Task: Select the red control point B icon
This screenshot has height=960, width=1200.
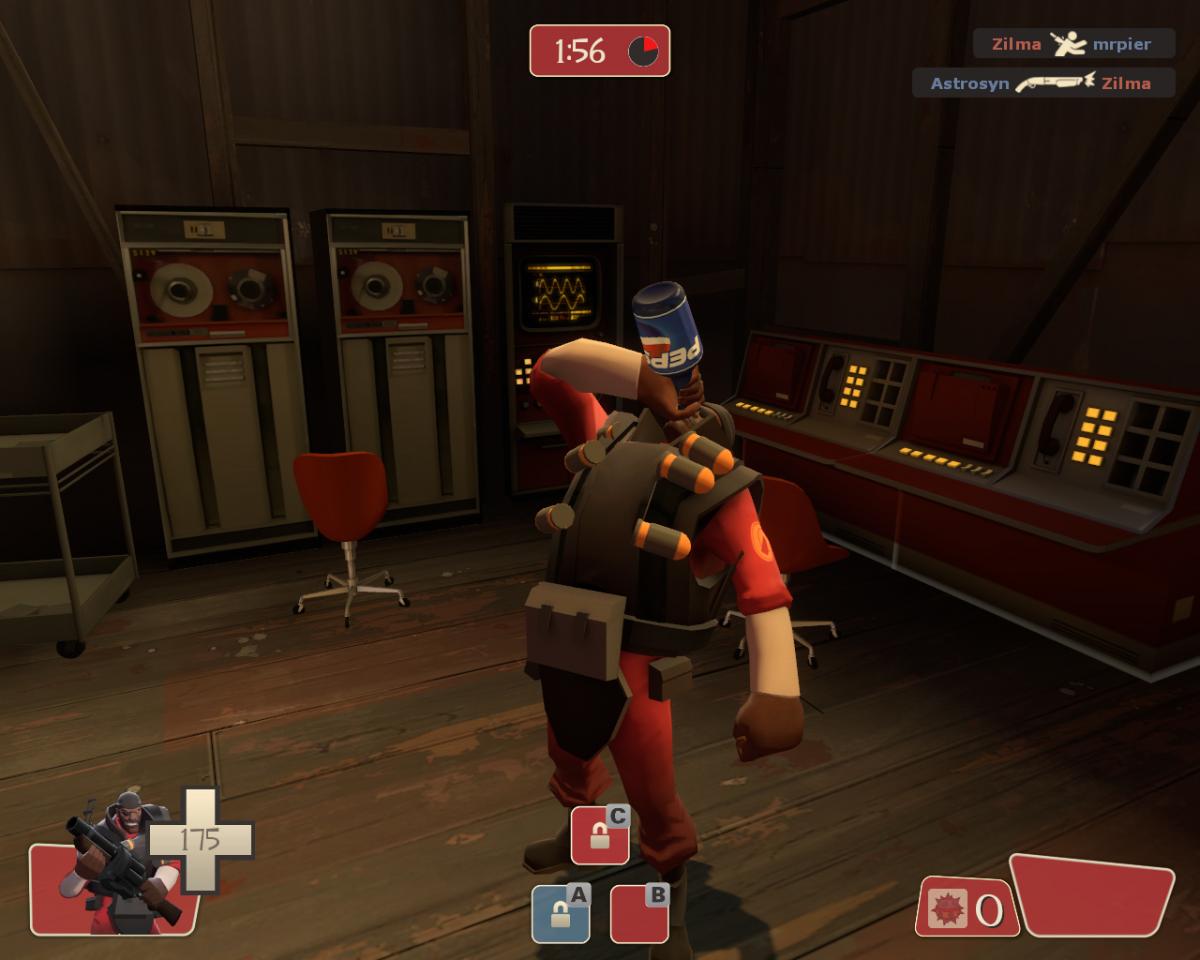Action: (639, 913)
